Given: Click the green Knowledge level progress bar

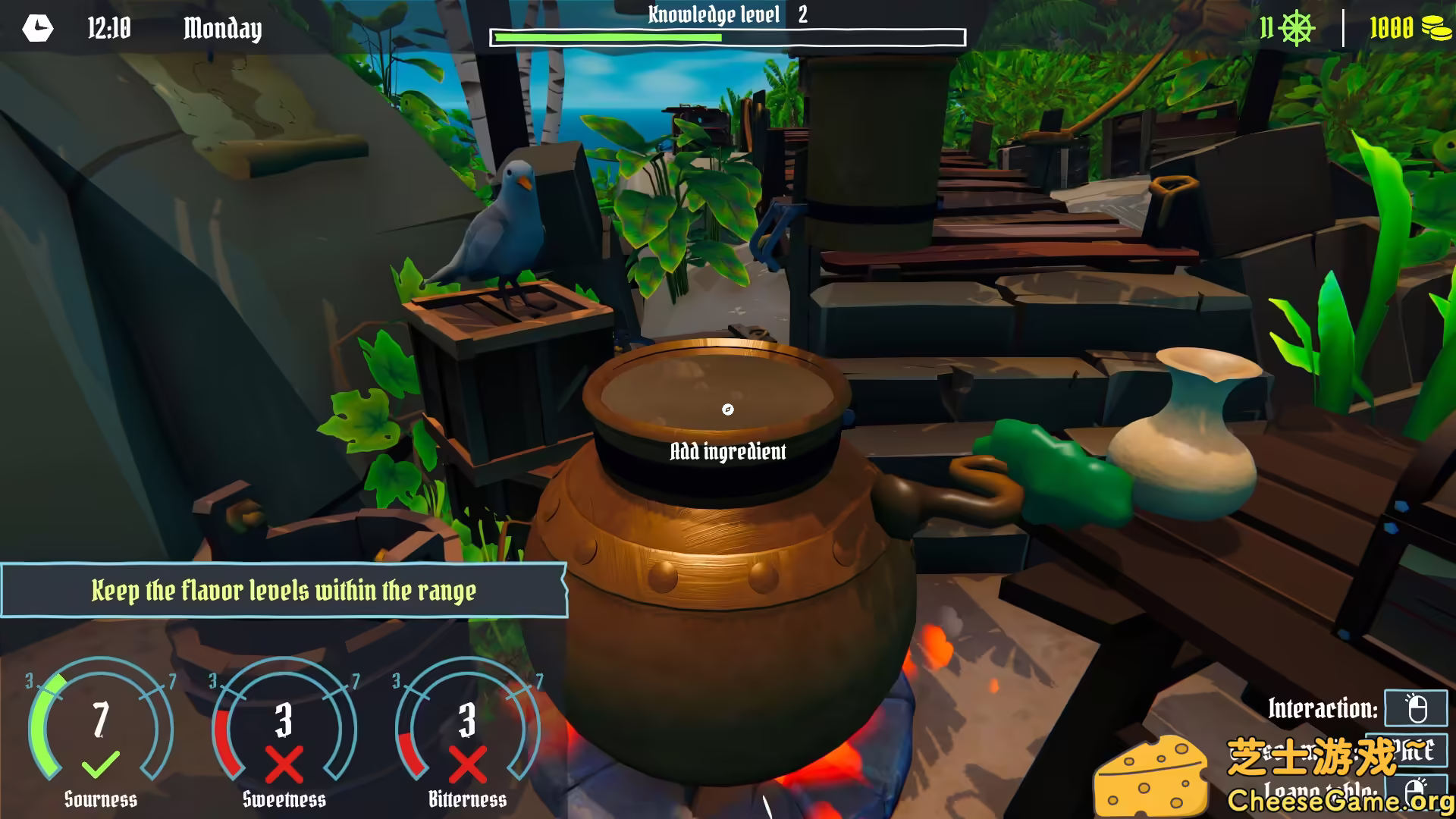Looking at the screenshot, I should pyautogui.click(x=607, y=35).
